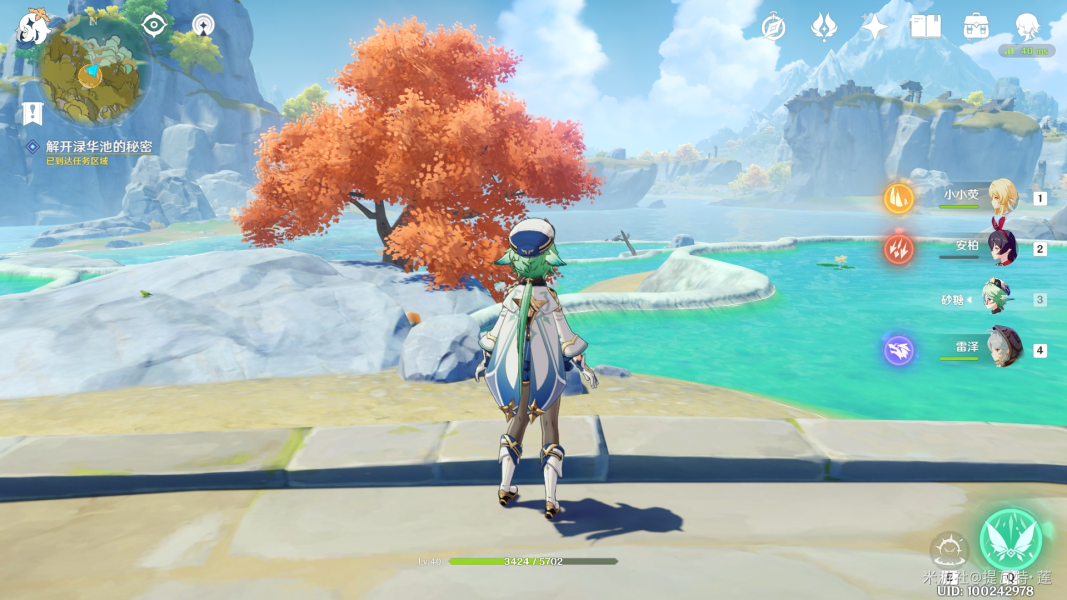Open the quest bookmark icon
1067x600 pixels.
(x=32, y=113)
